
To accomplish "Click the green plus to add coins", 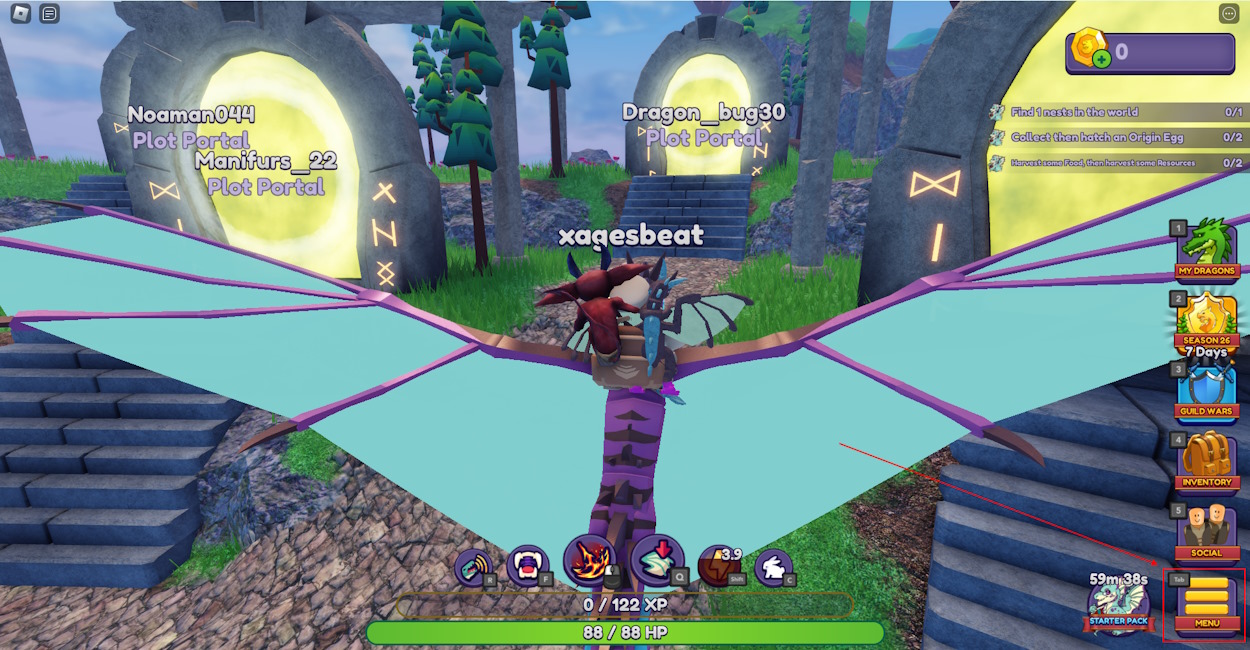I will [1101, 60].
